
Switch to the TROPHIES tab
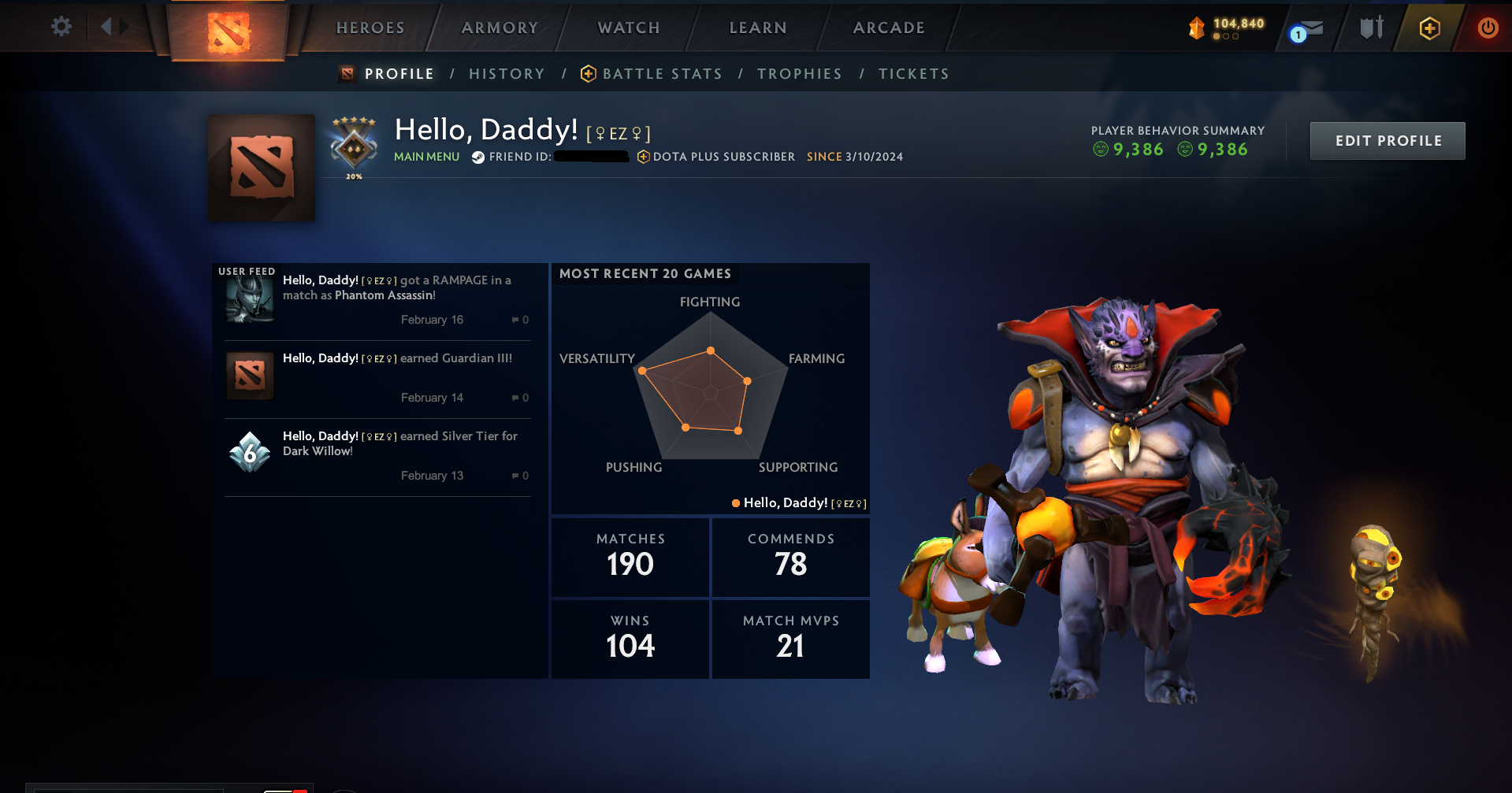[x=800, y=73]
